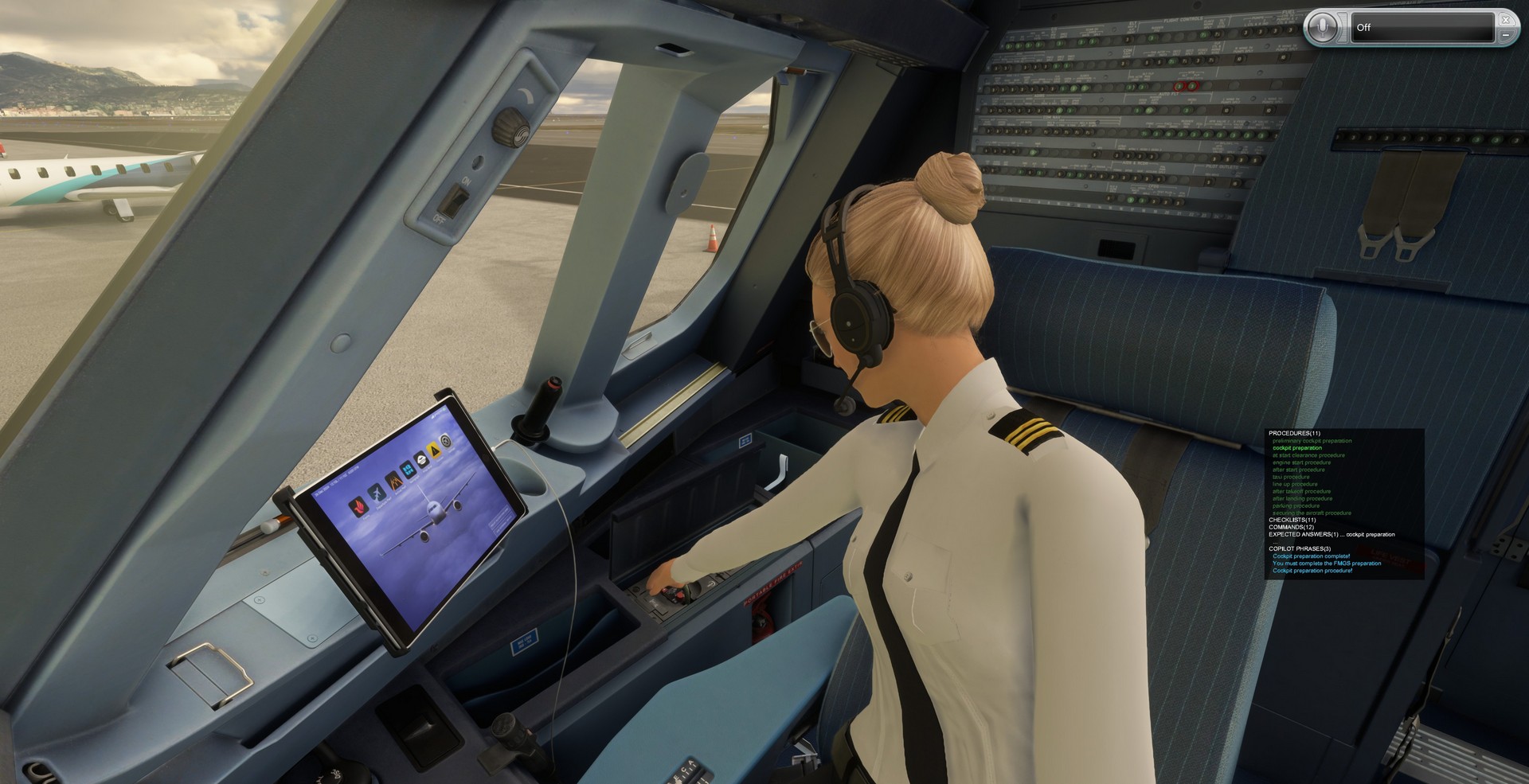This screenshot has height=784, width=1529.
Task: Minimize the speech recognition widget
Action: 1505,36
